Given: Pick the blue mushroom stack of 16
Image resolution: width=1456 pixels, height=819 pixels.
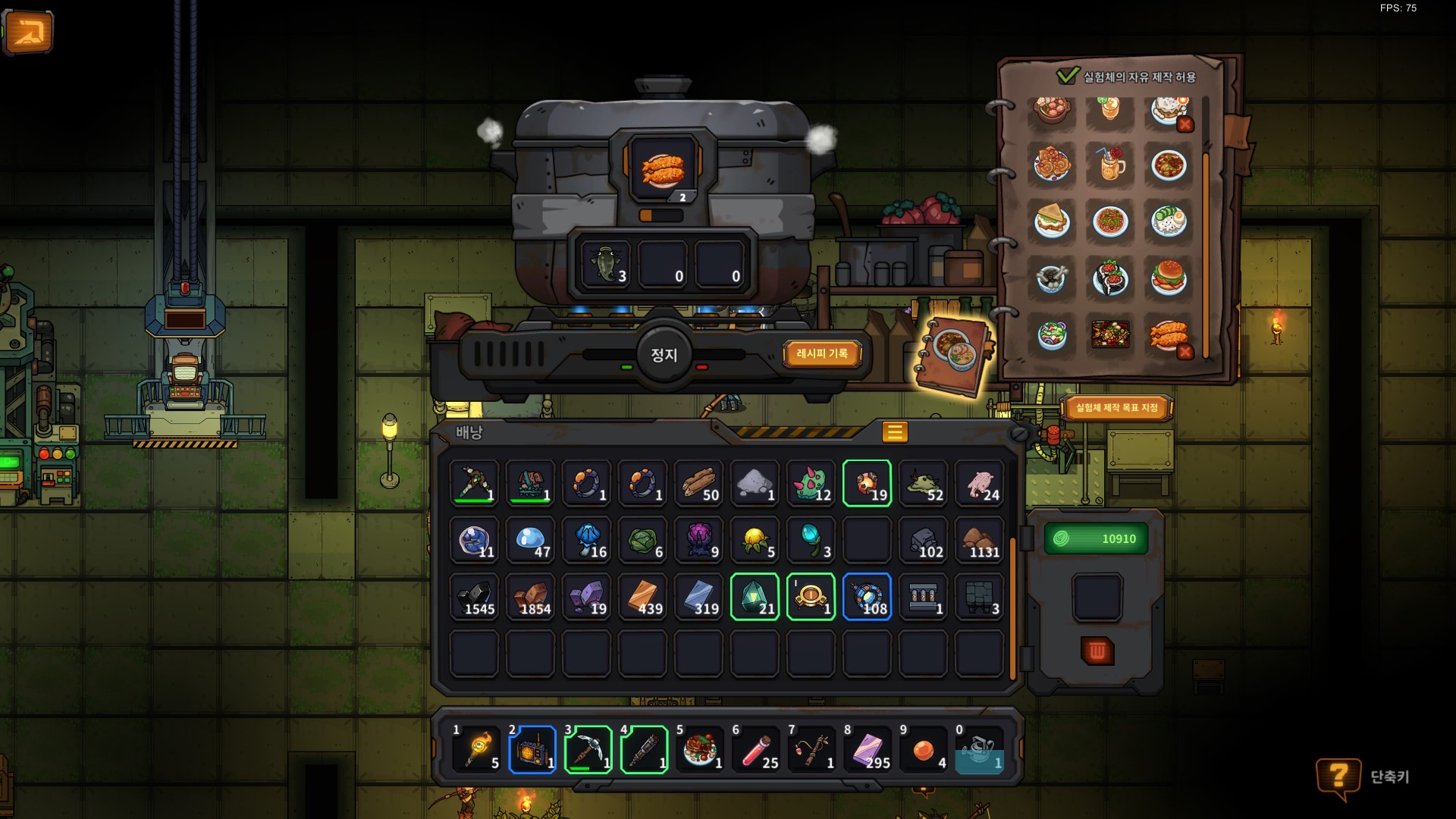Looking at the screenshot, I should (587, 540).
